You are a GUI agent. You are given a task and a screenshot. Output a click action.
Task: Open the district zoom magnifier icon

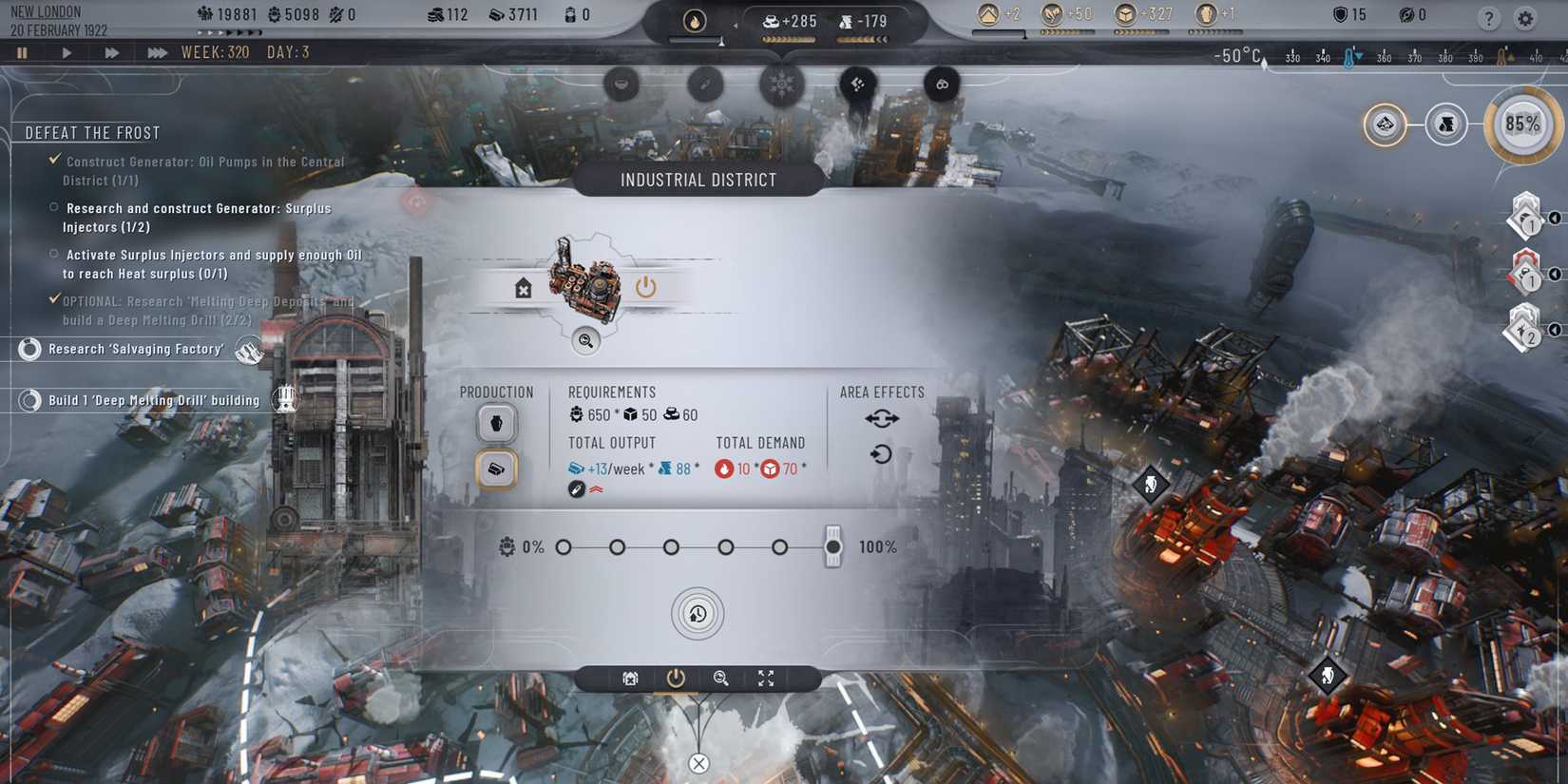[586, 341]
